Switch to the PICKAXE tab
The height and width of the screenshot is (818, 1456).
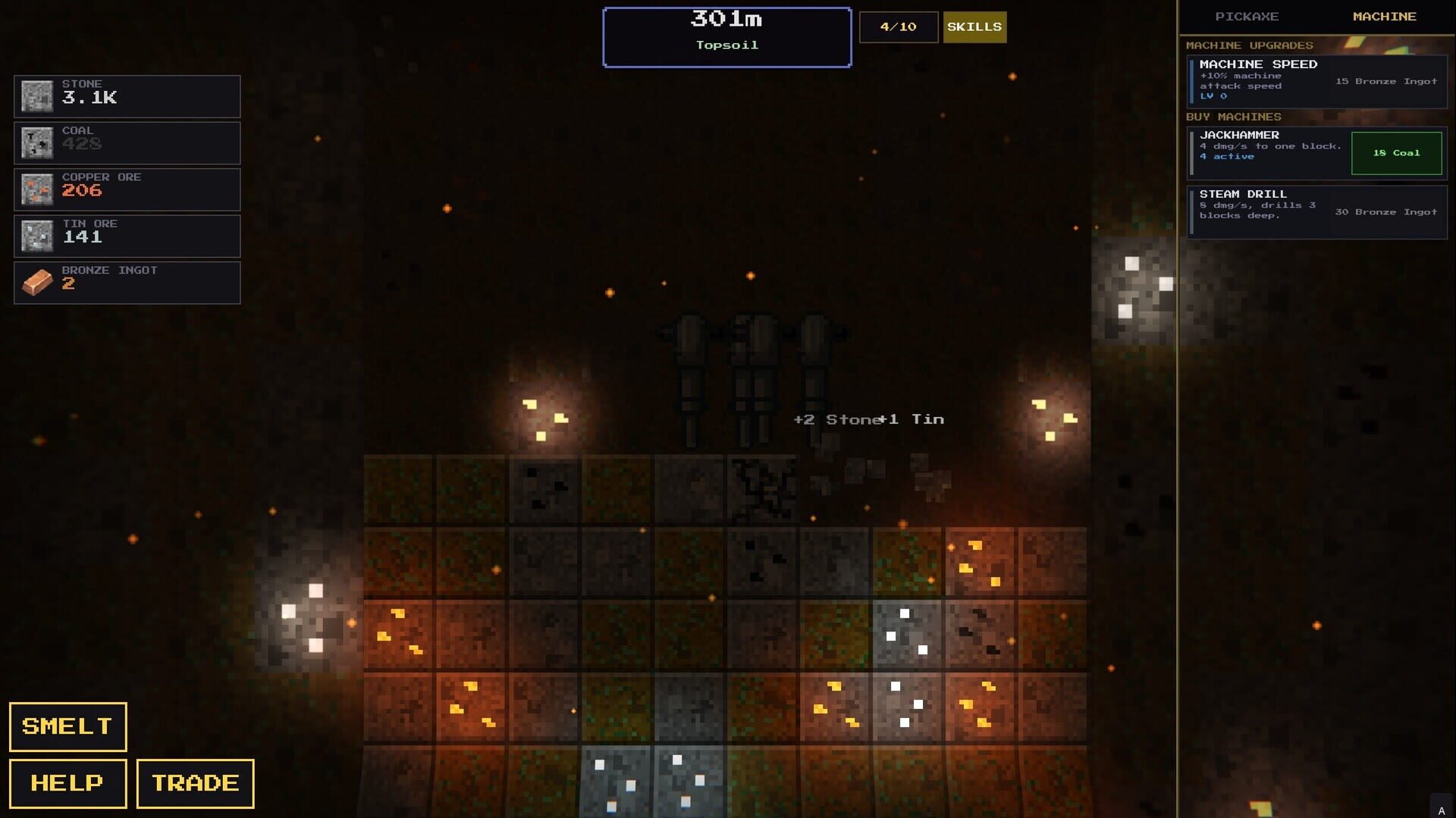click(1247, 16)
